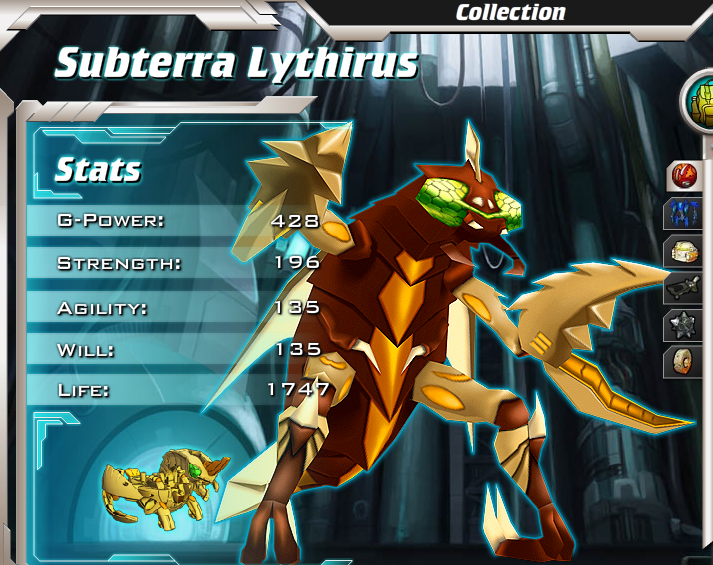
Task: Switch to the blue mech figures tab
Action: [x=688, y=215]
